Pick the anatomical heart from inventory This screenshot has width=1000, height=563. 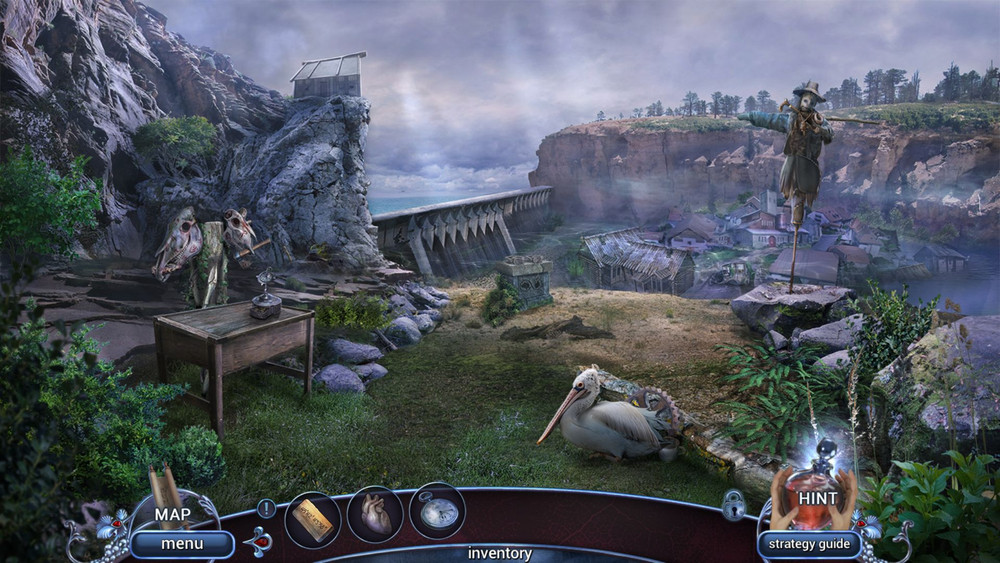(375, 515)
